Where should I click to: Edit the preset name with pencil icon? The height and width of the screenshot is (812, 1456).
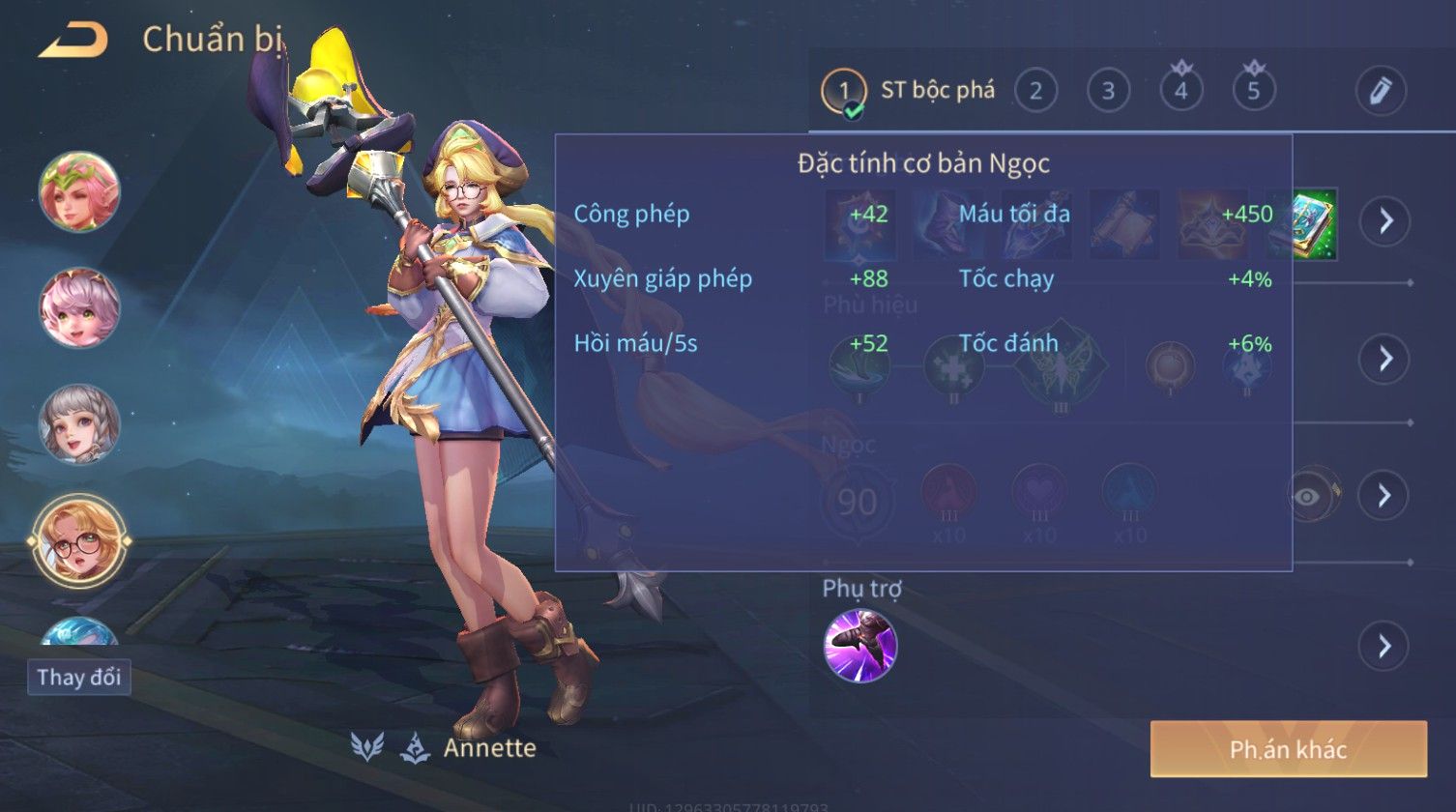[1380, 91]
